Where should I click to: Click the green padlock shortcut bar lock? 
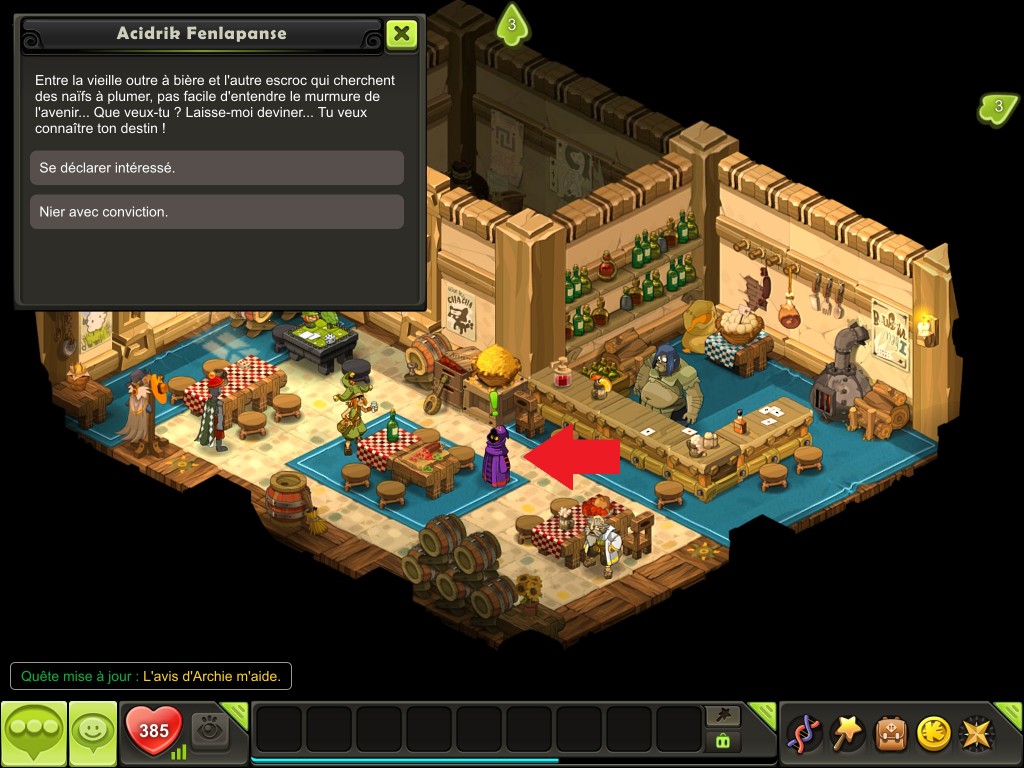tap(723, 742)
